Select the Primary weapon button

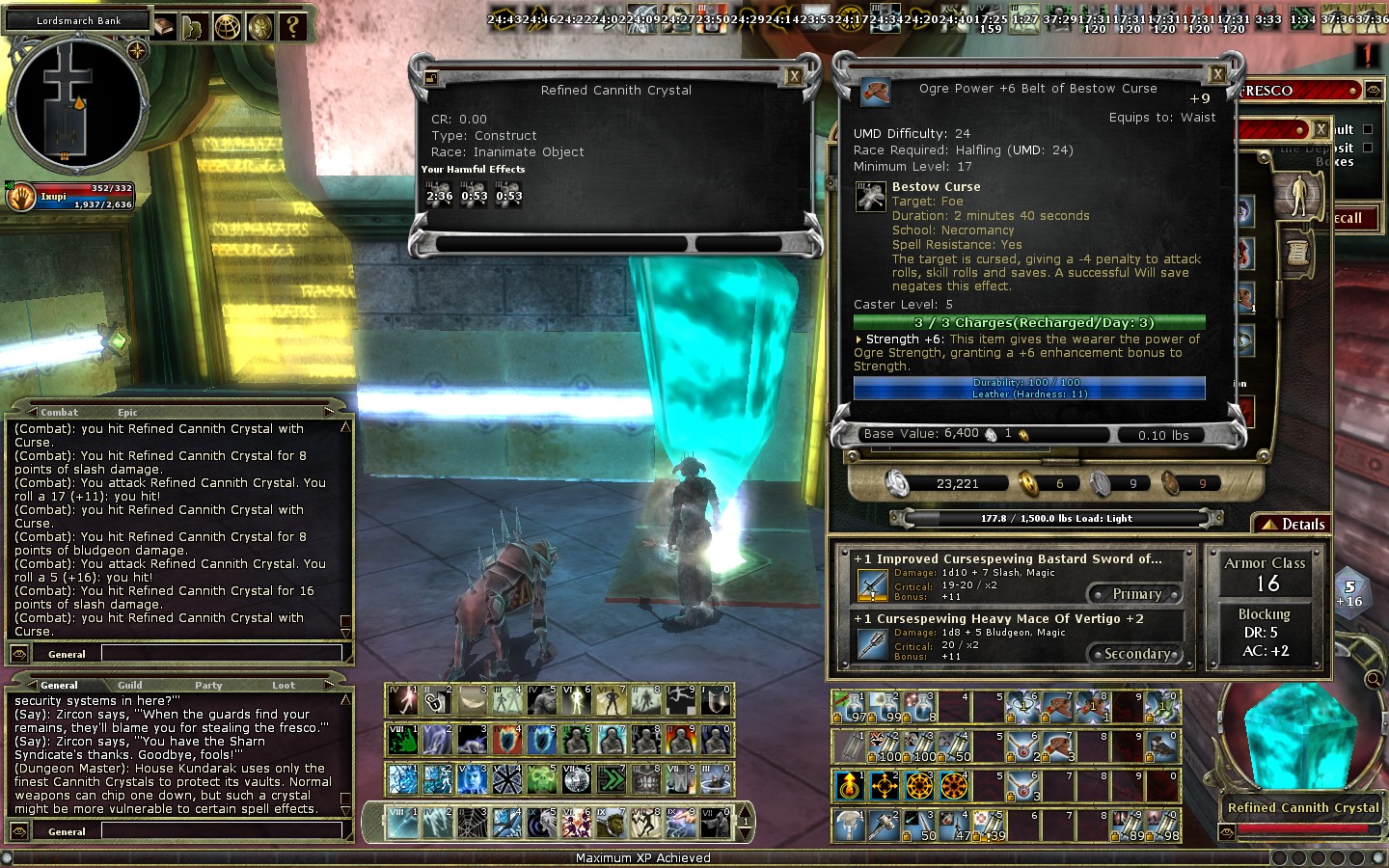coord(1135,594)
